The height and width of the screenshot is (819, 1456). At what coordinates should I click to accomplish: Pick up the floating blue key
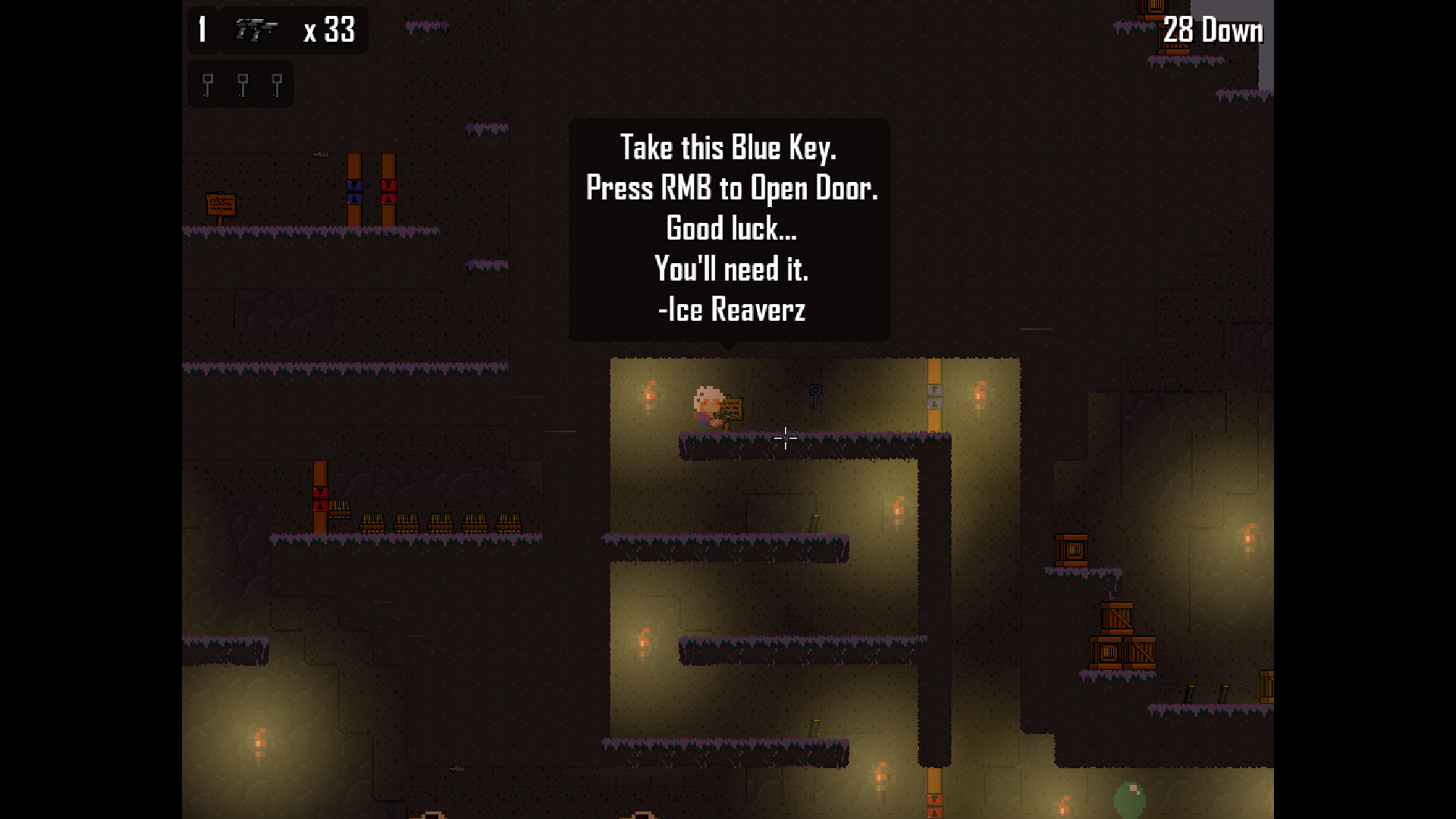point(815,396)
